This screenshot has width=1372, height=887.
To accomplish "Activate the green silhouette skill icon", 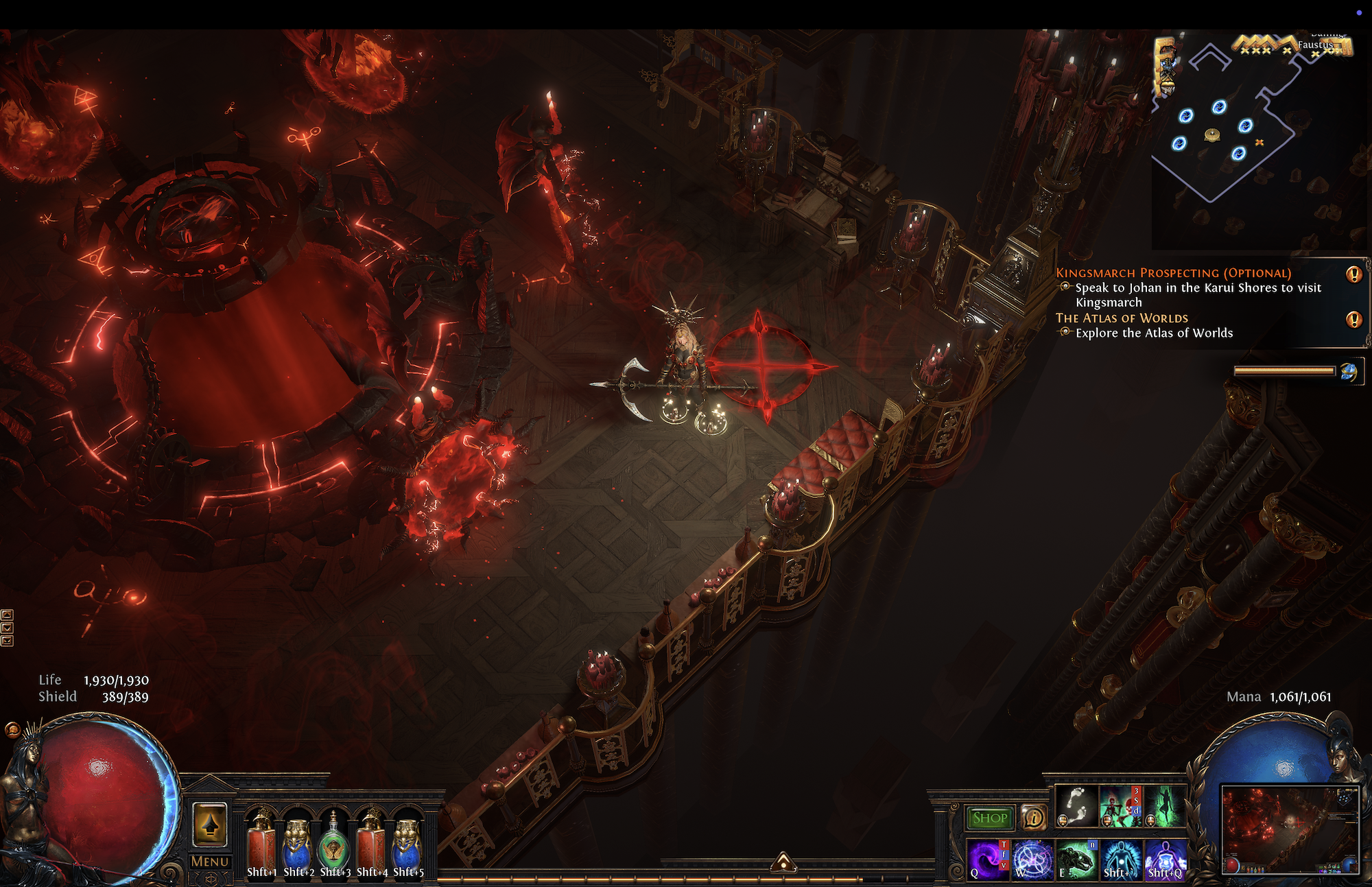I will tap(1164, 805).
